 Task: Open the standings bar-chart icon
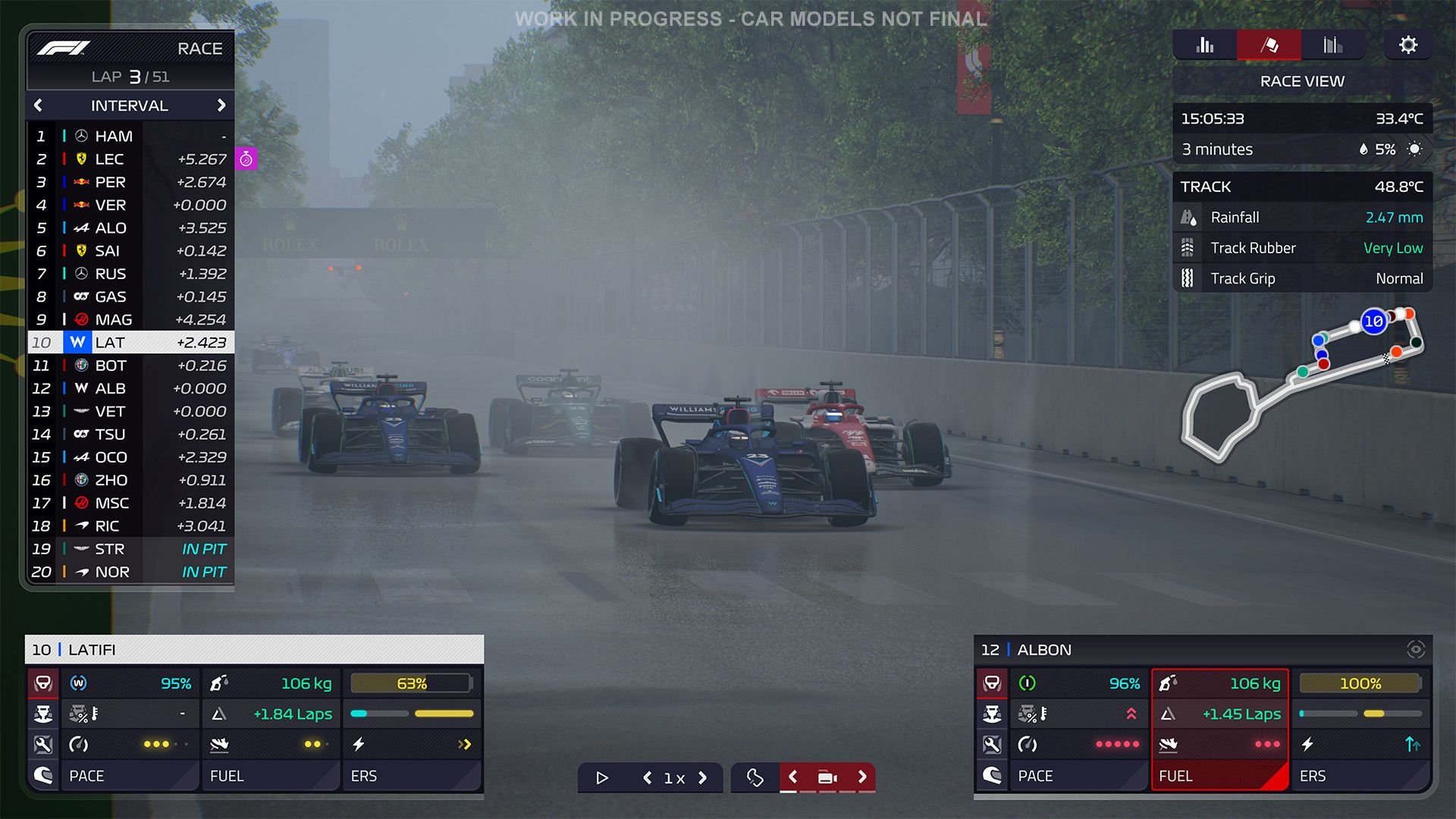pos(1205,45)
